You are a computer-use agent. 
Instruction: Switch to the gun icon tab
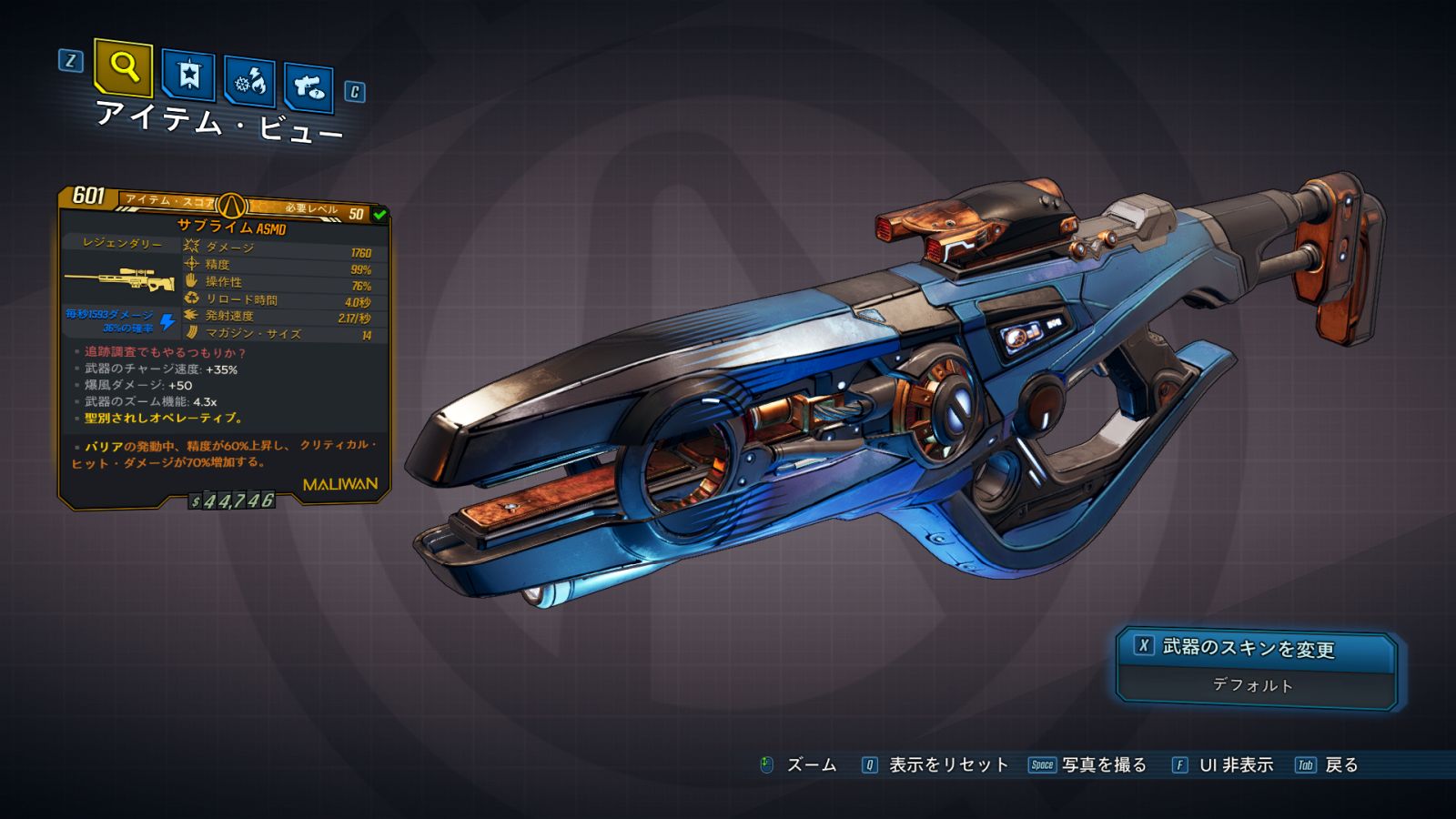(x=308, y=87)
